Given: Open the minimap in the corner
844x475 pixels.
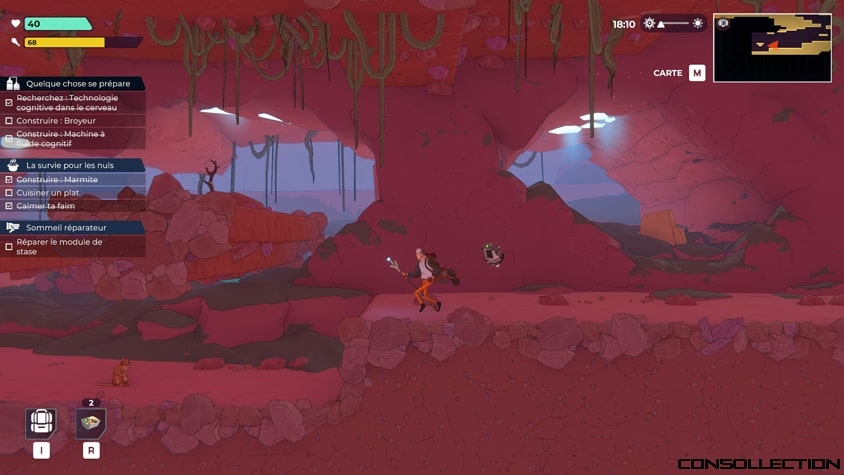Looking at the screenshot, I should point(772,47).
